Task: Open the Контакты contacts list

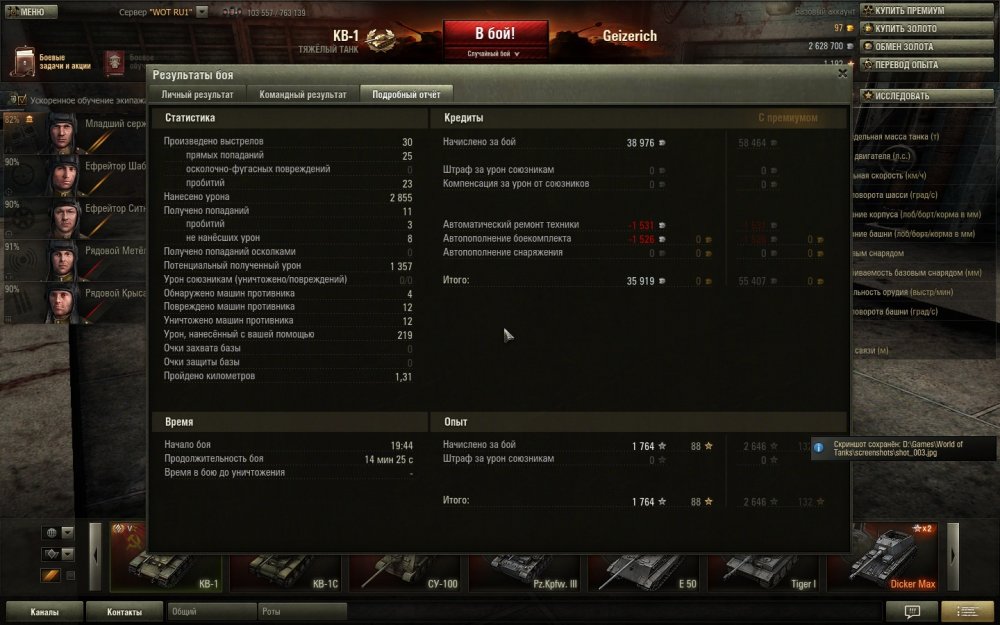Action: 124,612
